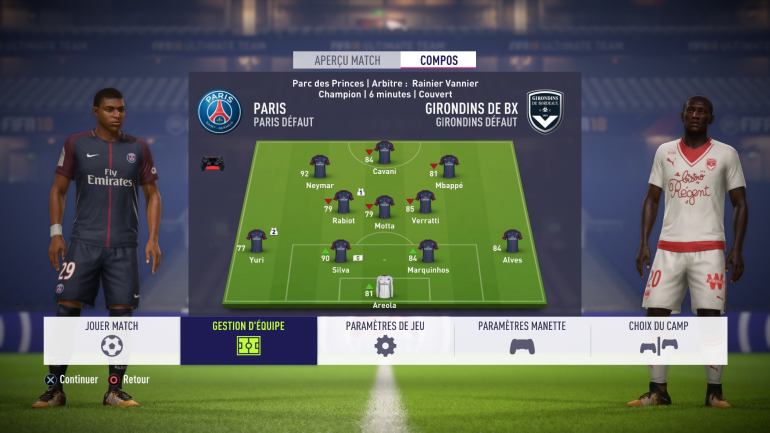This screenshot has height=433, width=770.
Task: Pick left-back Yuri in the lineup
Action: pyautogui.click(x=257, y=241)
